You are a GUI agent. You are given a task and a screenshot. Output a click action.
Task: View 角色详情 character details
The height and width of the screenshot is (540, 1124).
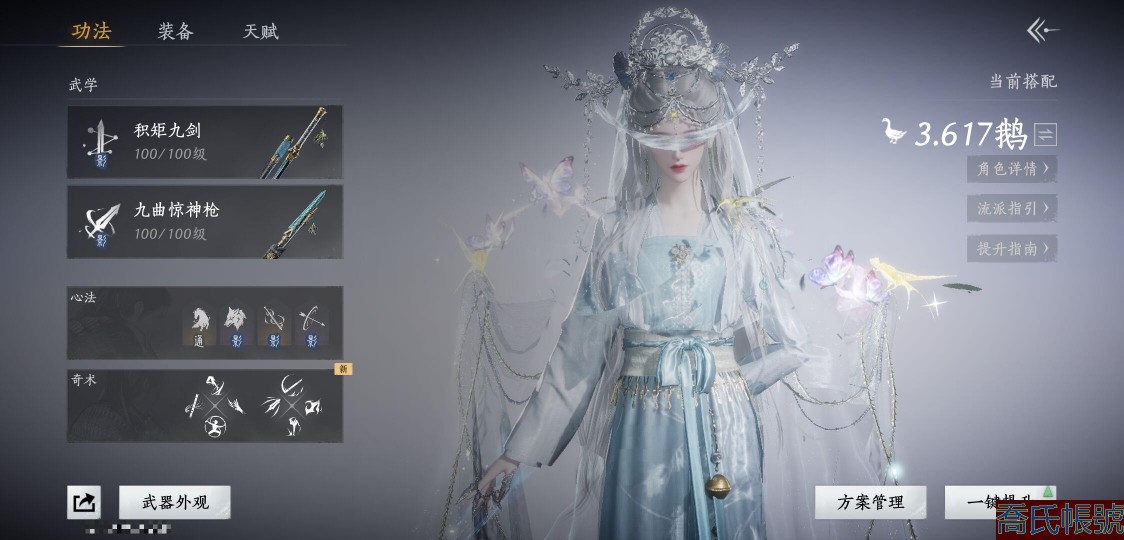click(1011, 169)
